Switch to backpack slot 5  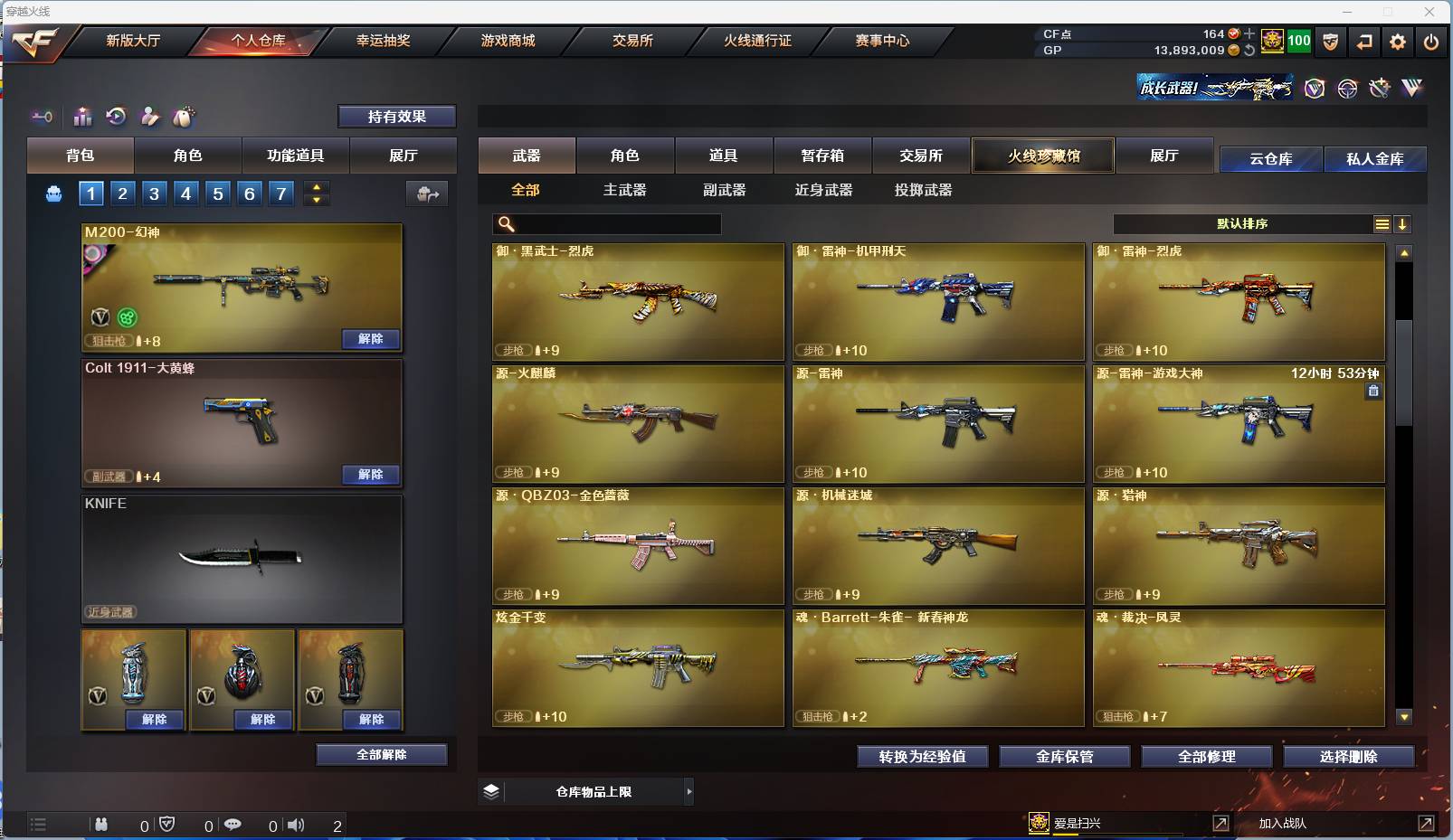click(x=217, y=193)
